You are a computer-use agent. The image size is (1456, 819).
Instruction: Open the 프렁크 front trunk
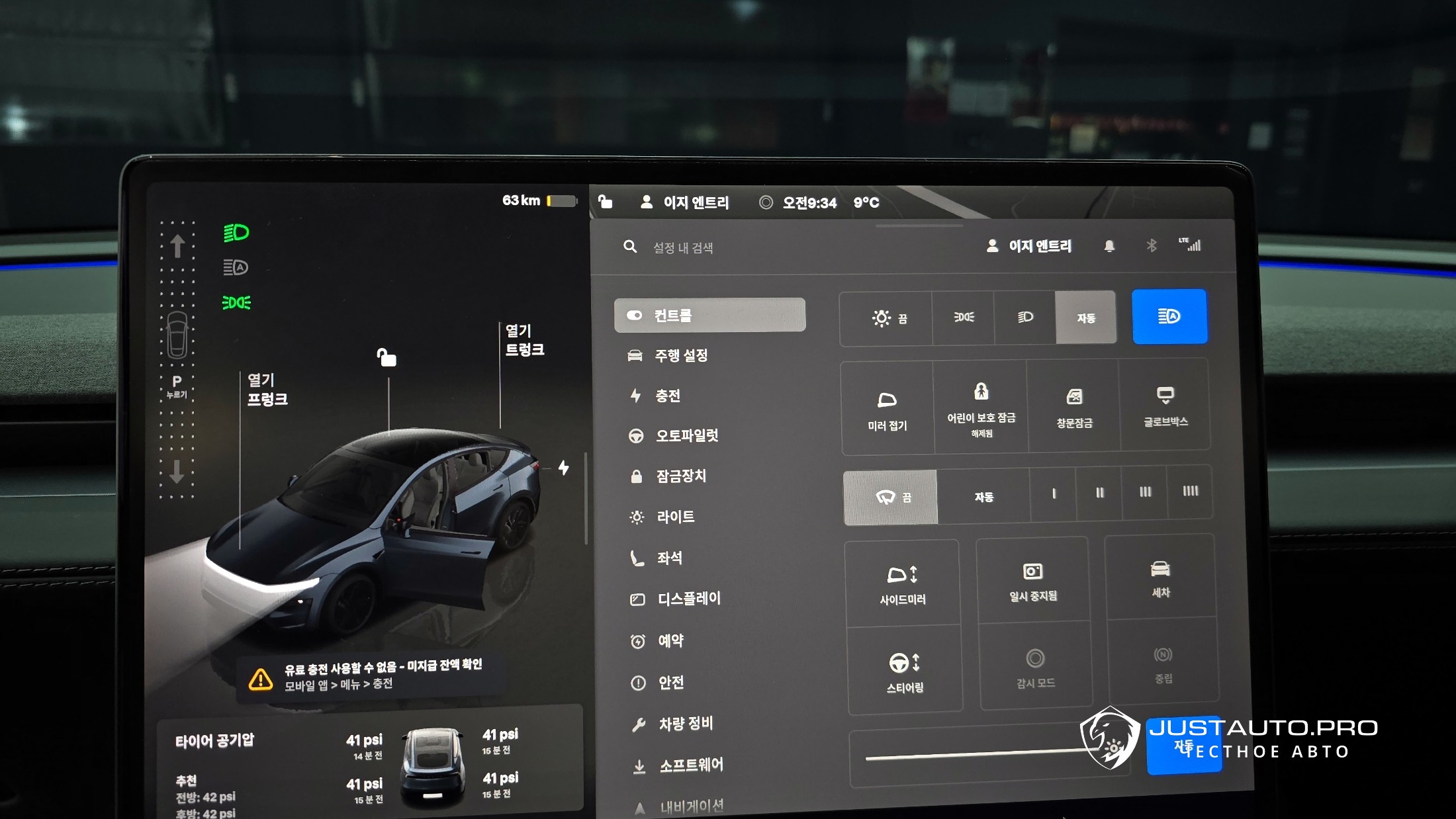267,390
